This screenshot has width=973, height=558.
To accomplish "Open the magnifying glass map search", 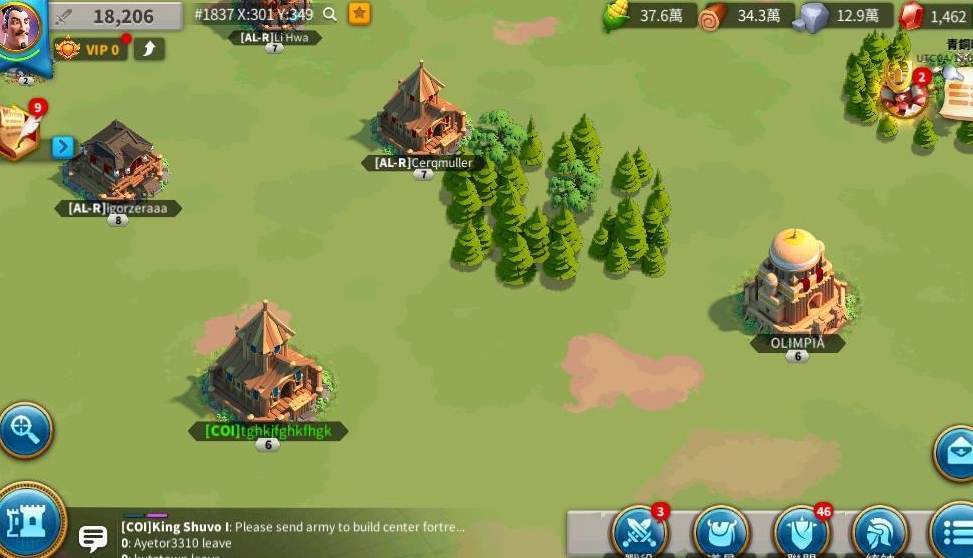I will (23, 431).
